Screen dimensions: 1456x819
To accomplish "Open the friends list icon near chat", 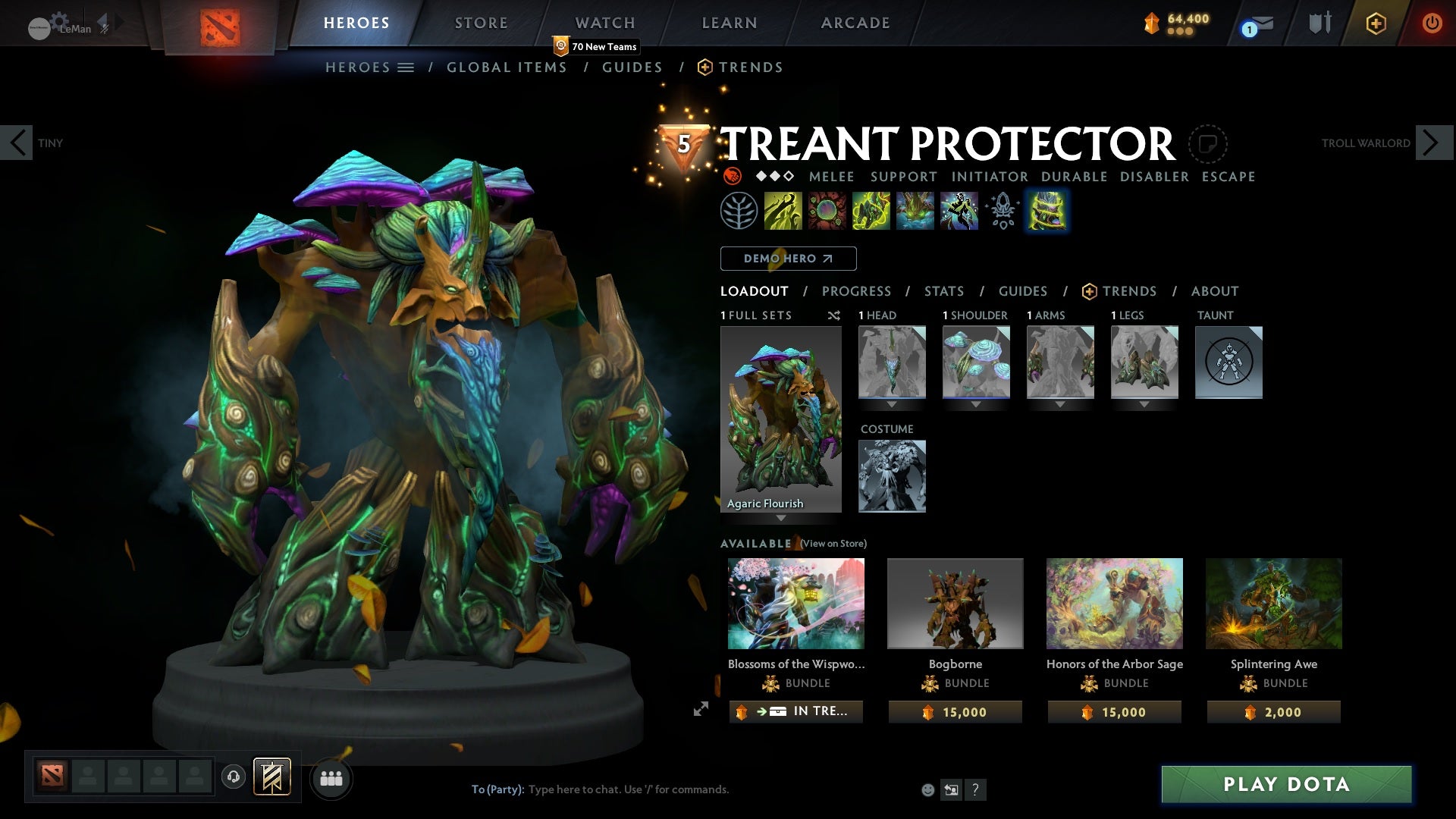I will tap(331, 778).
